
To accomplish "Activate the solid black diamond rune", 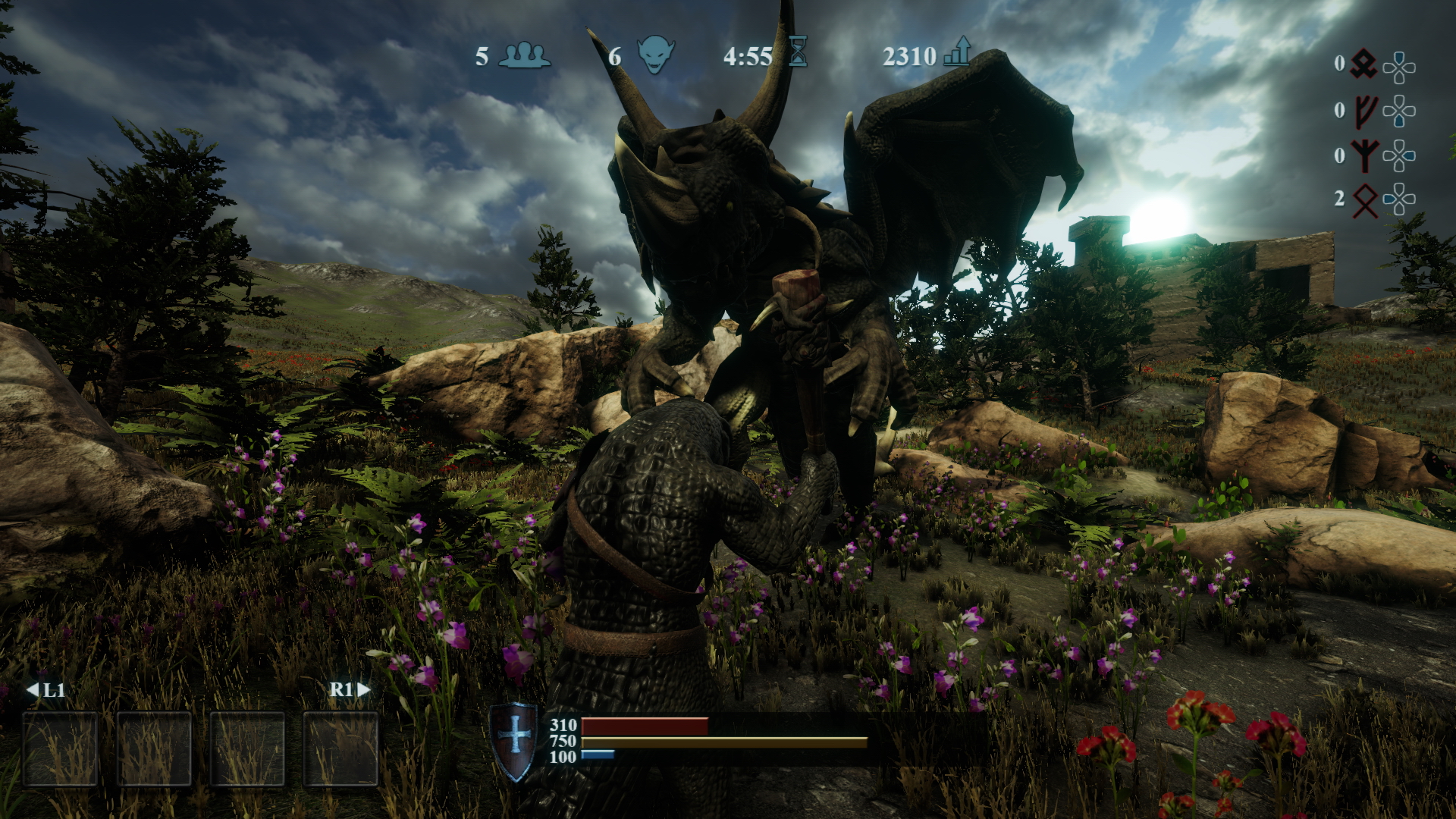I will click(x=1365, y=64).
